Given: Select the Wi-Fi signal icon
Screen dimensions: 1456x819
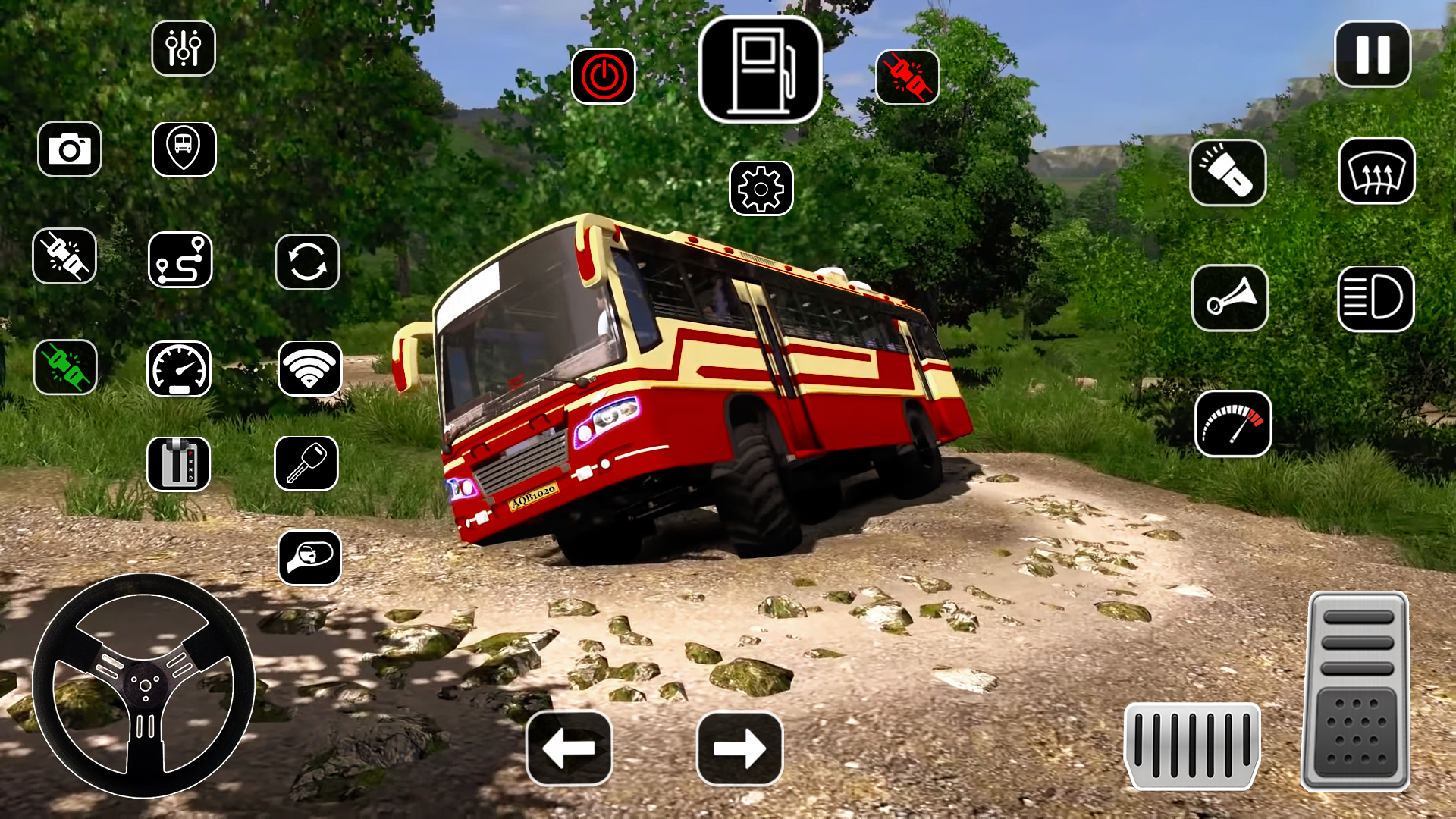Looking at the screenshot, I should pyautogui.click(x=309, y=369).
